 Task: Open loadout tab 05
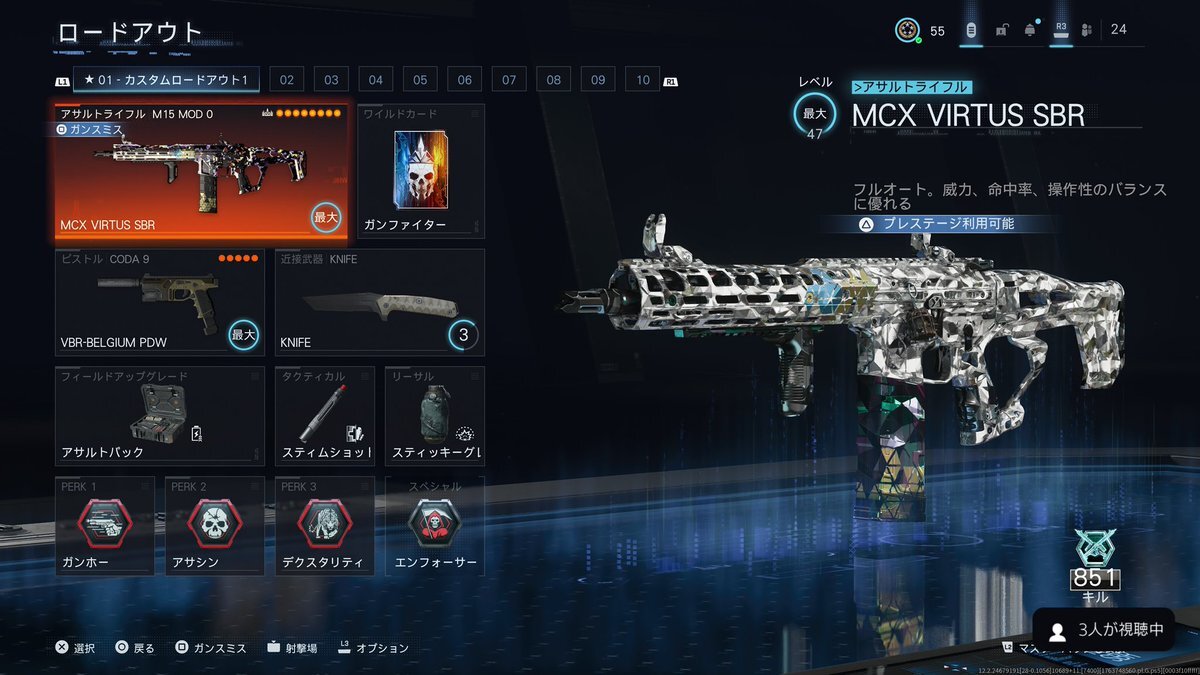click(420, 80)
